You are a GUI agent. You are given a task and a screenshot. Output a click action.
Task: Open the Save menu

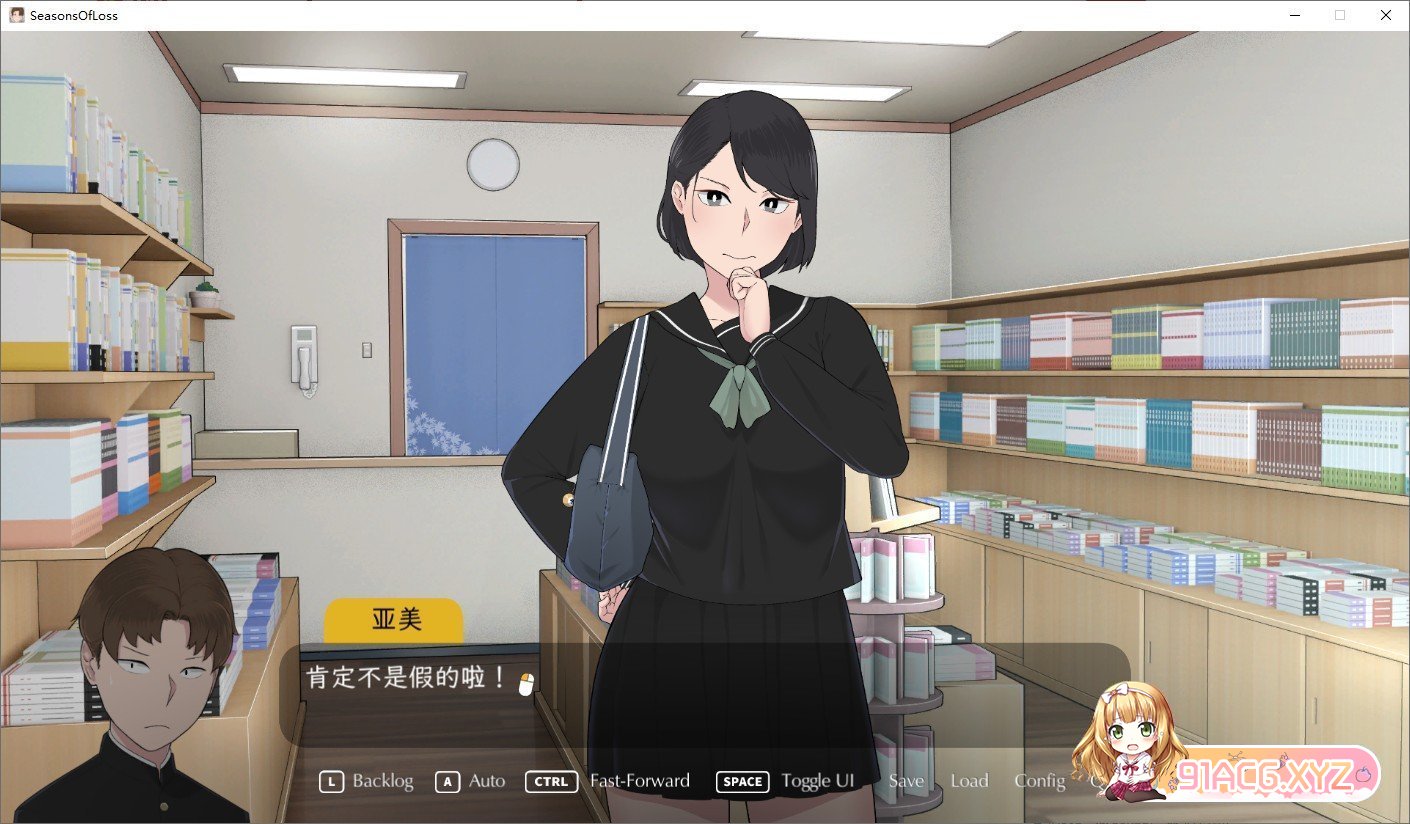[x=906, y=781]
